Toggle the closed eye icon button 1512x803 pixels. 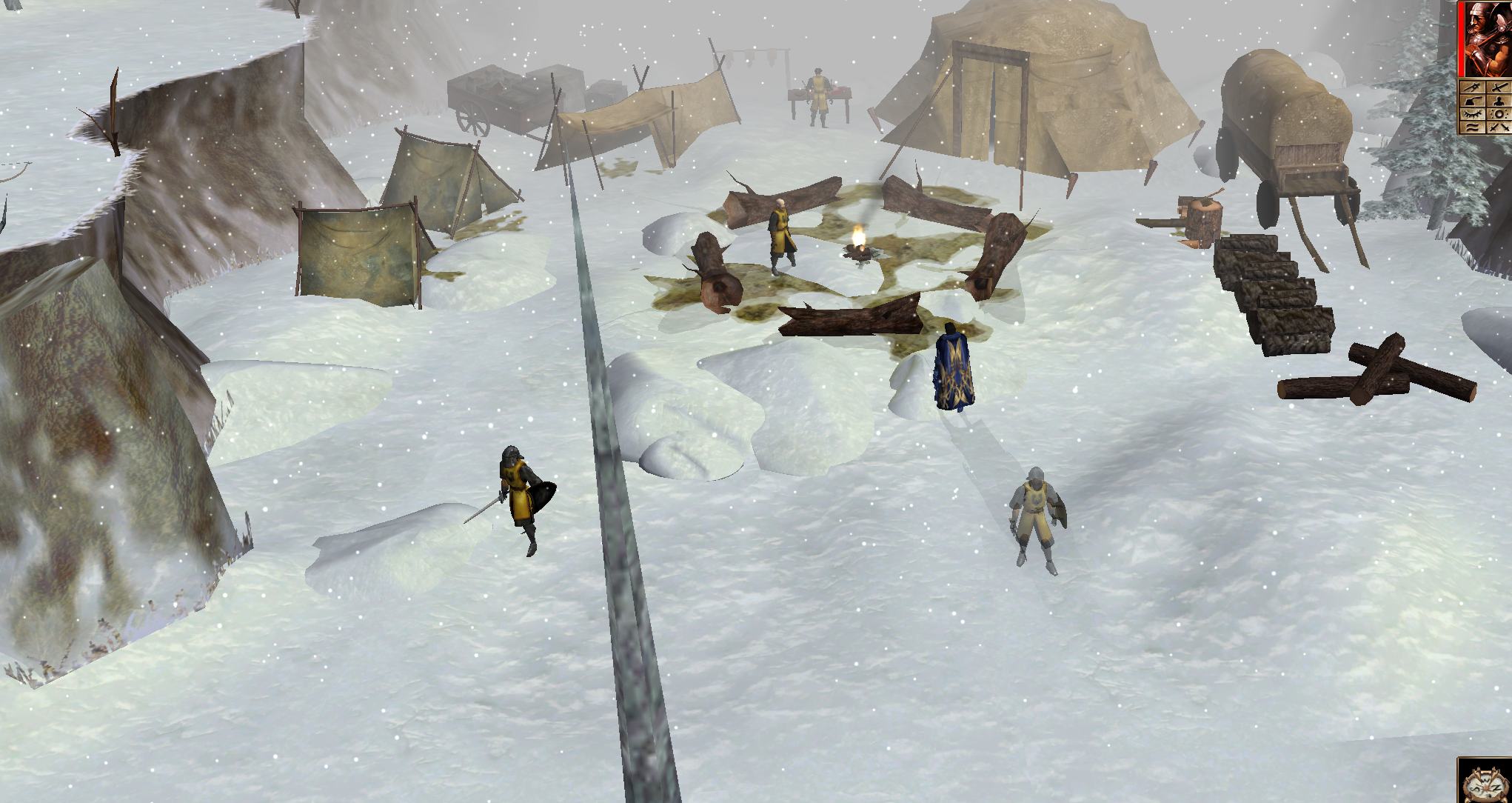click(x=1472, y=114)
